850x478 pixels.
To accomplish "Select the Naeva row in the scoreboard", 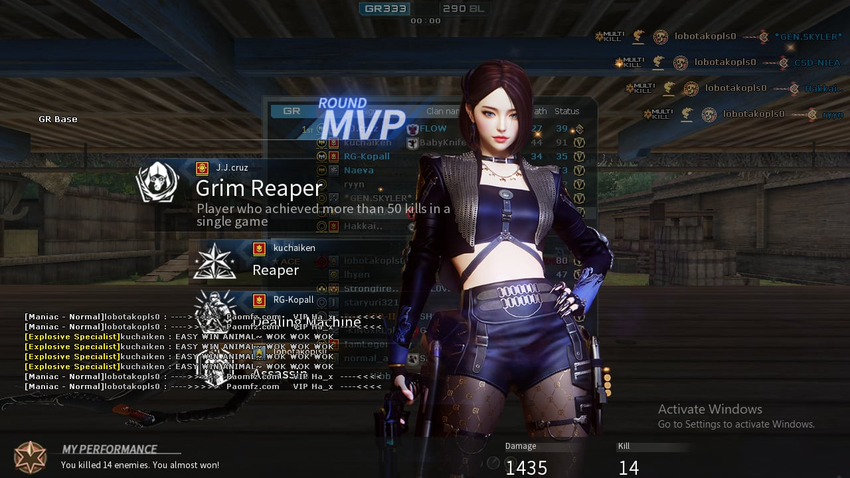I will (358, 170).
